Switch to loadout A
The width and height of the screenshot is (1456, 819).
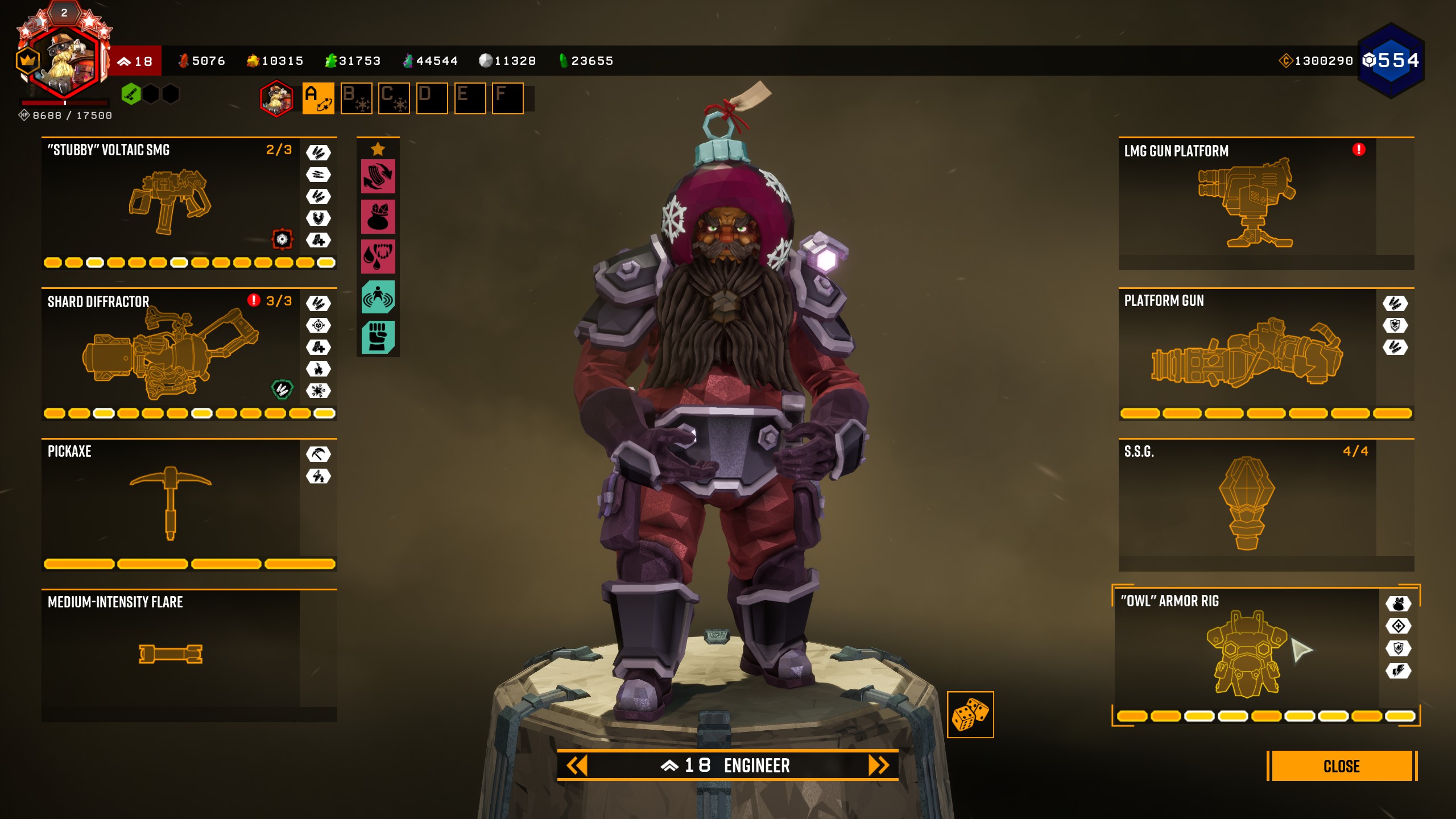(318, 98)
